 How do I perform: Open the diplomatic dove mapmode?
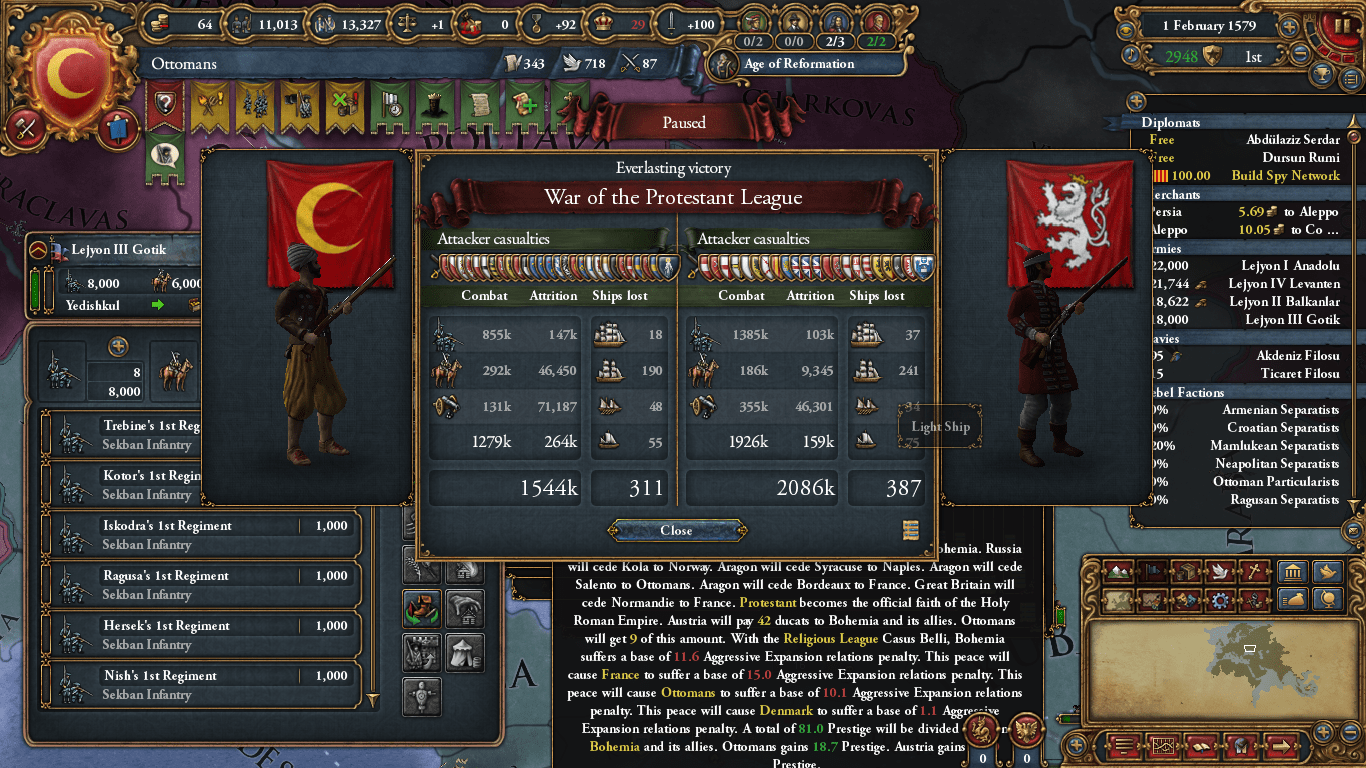pos(1220,571)
